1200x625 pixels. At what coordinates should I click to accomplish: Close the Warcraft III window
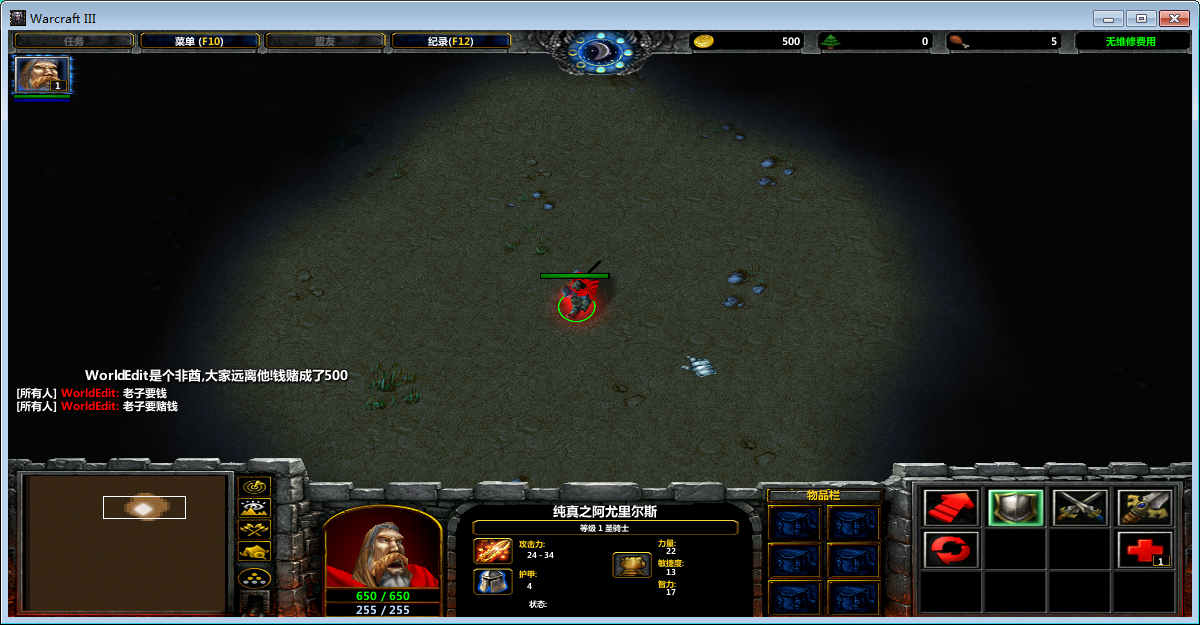[x=1173, y=18]
